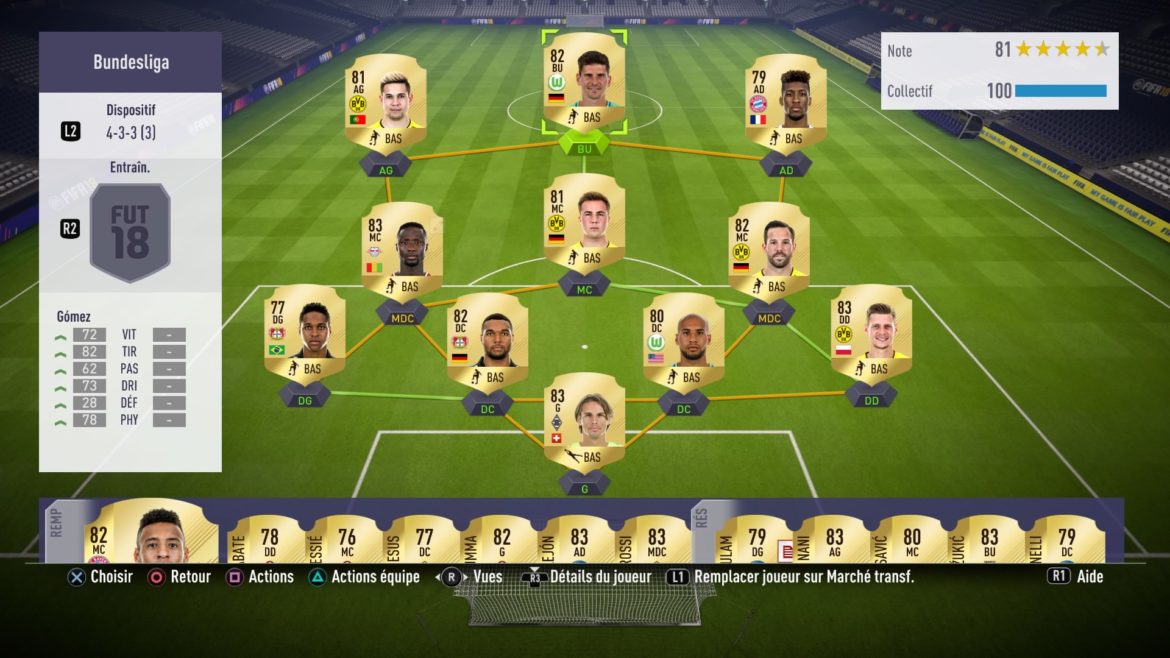Select striker Gómez's 82 BU card
1170x658 pixels.
tap(584, 83)
